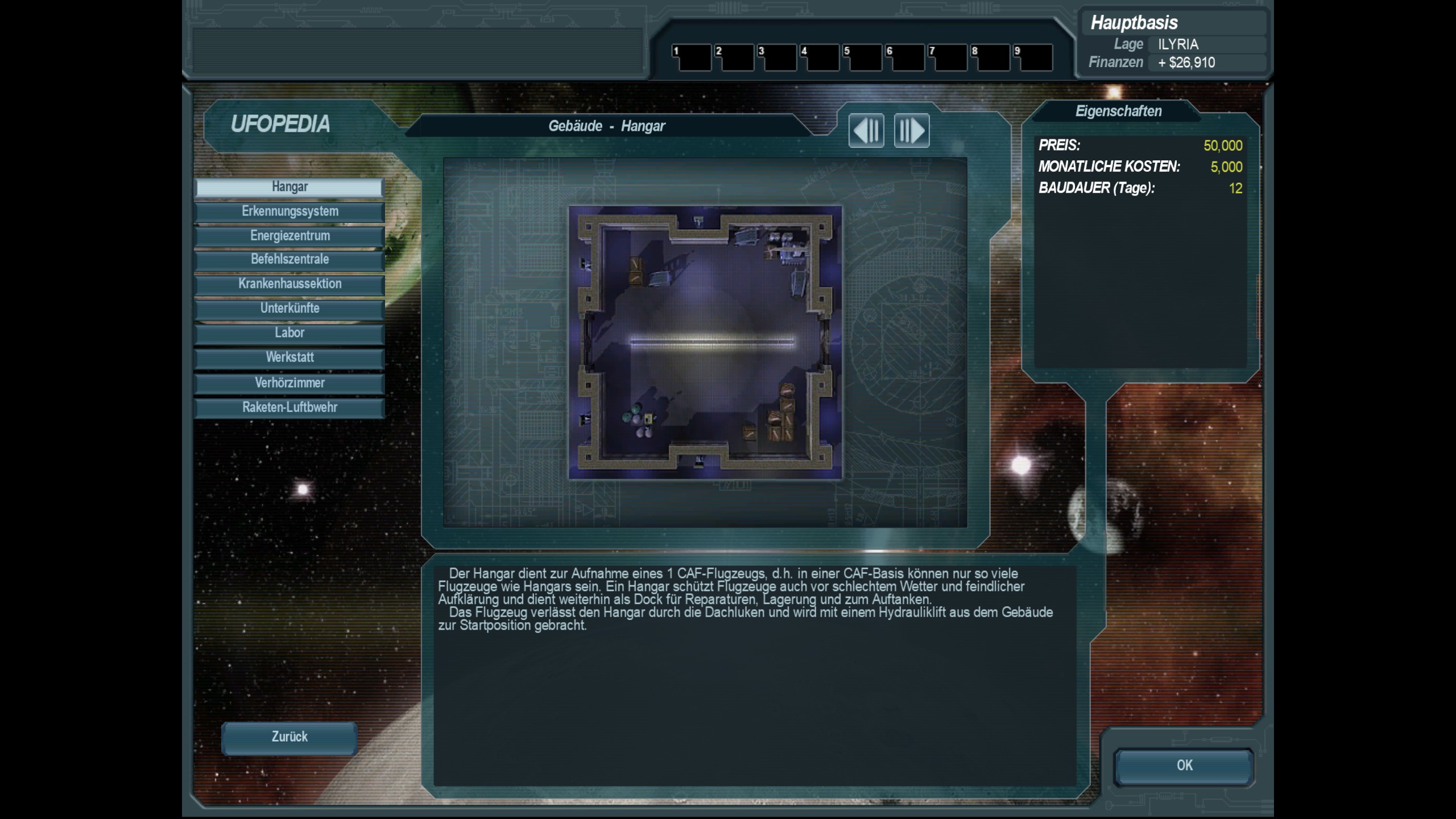
Task: Select base slot number 5
Action: pyautogui.click(x=863, y=58)
